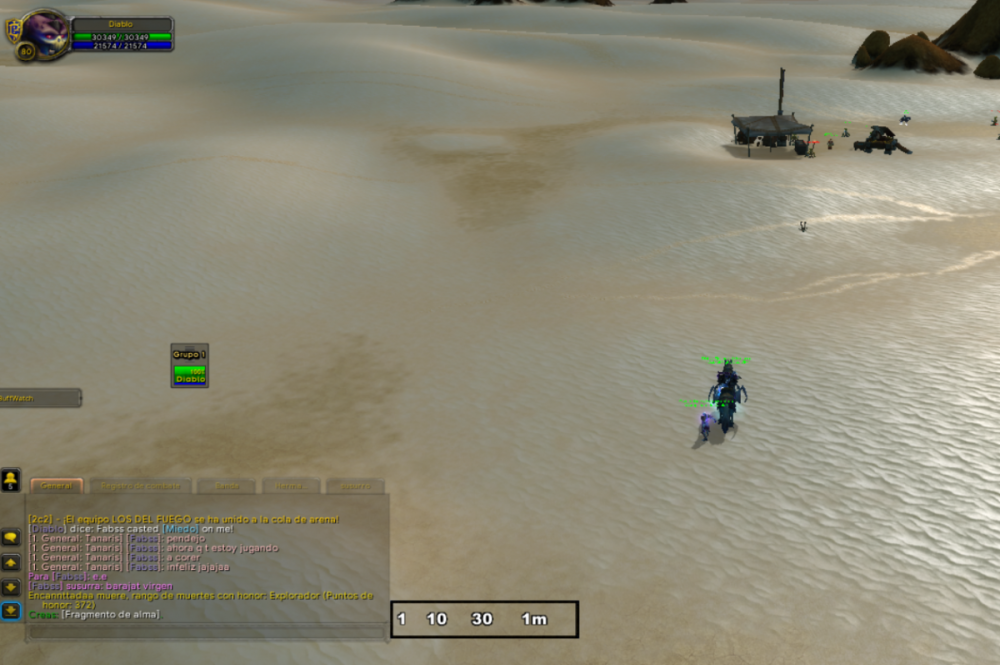Screen dimensions: 1000x665
Task: Pick the 10 timer option
Action: (437, 619)
